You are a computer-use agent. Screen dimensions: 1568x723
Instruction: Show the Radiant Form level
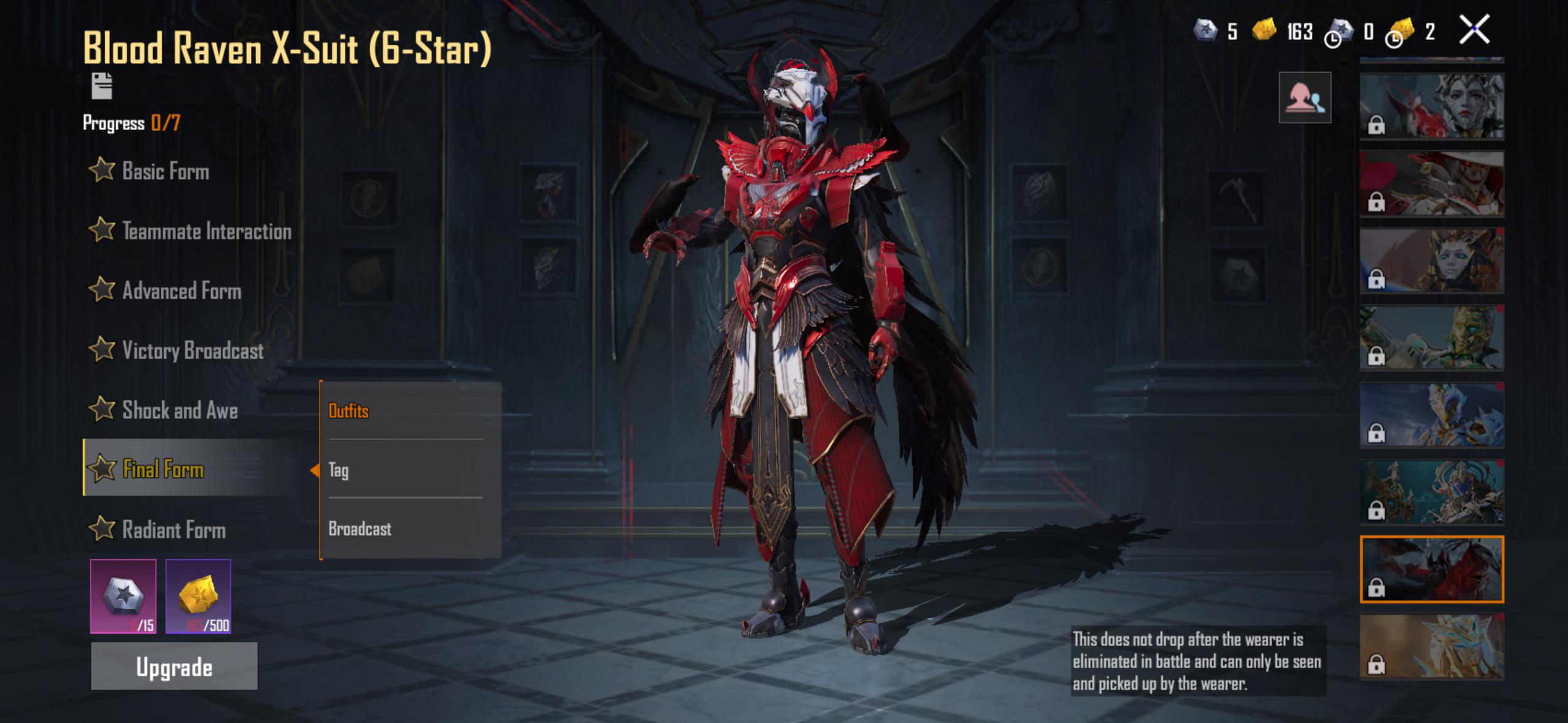tap(173, 529)
